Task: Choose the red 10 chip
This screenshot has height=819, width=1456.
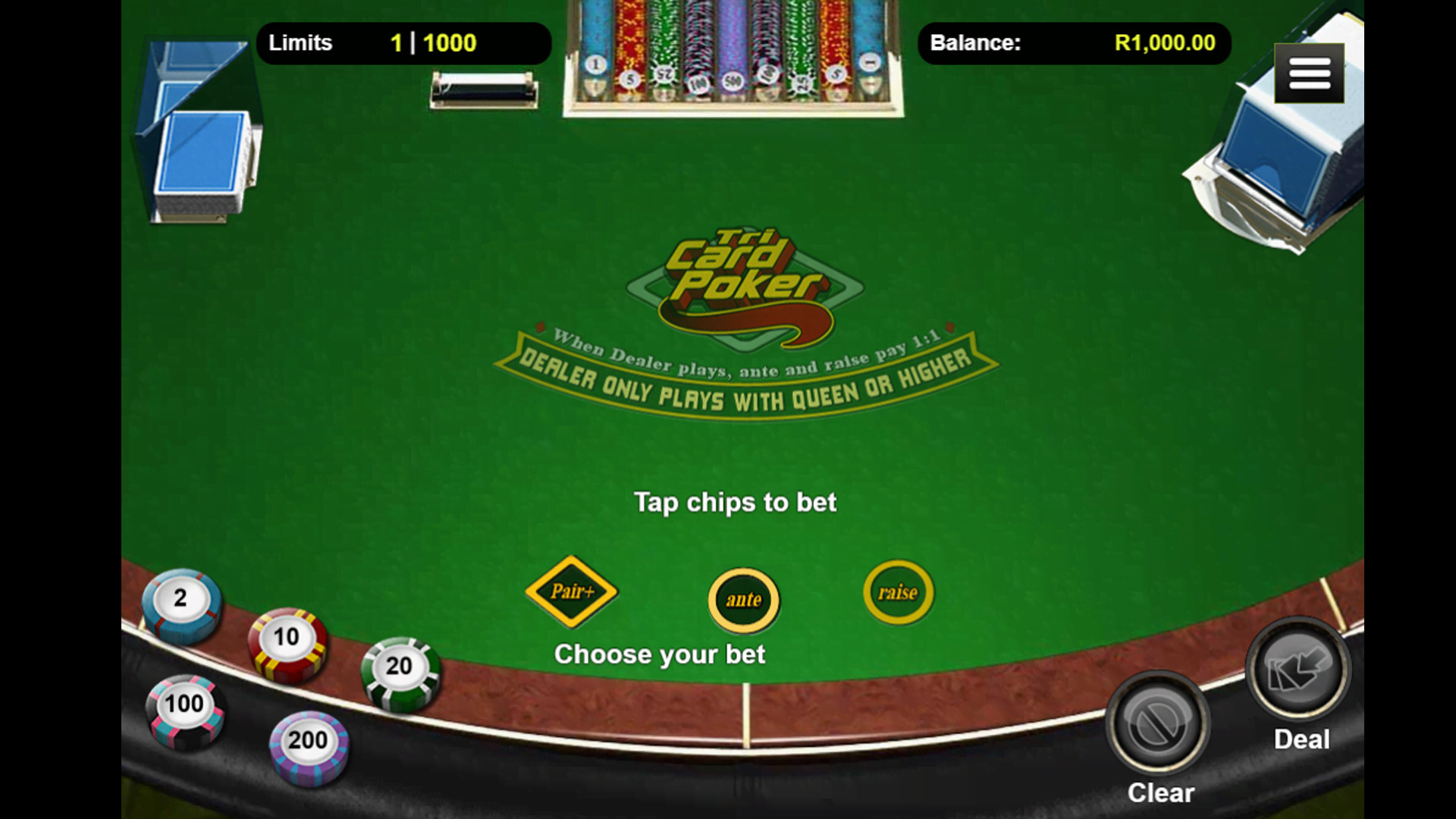Action: (287, 642)
